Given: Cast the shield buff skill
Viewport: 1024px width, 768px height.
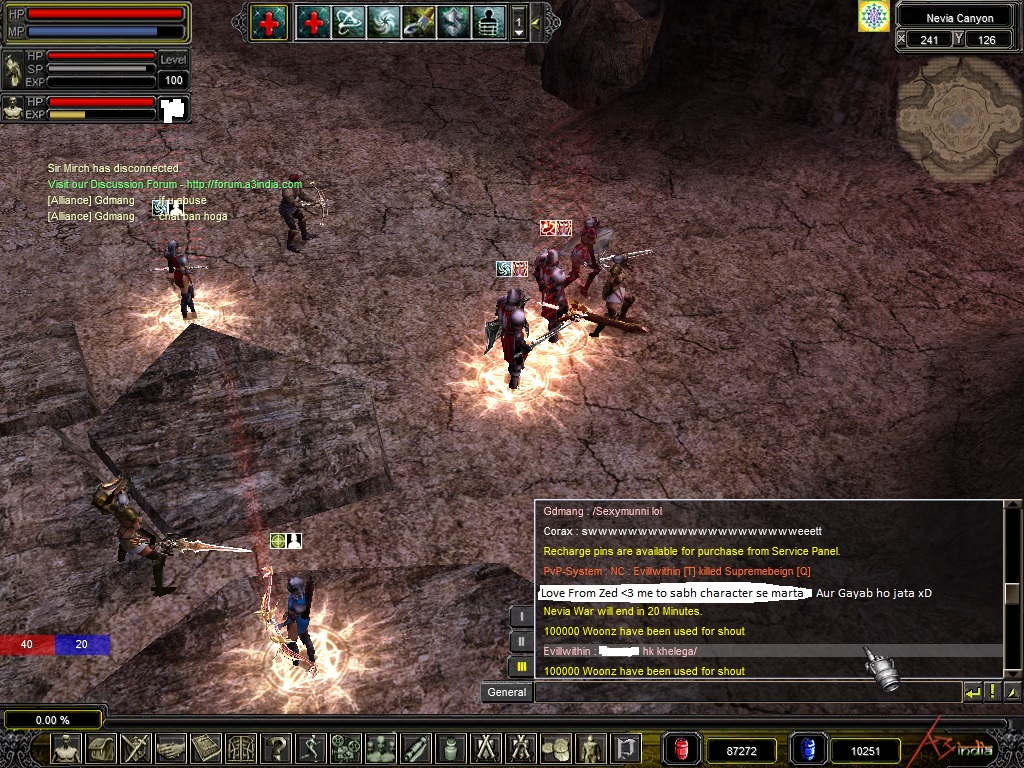Looking at the screenshot, I should coord(453,22).
